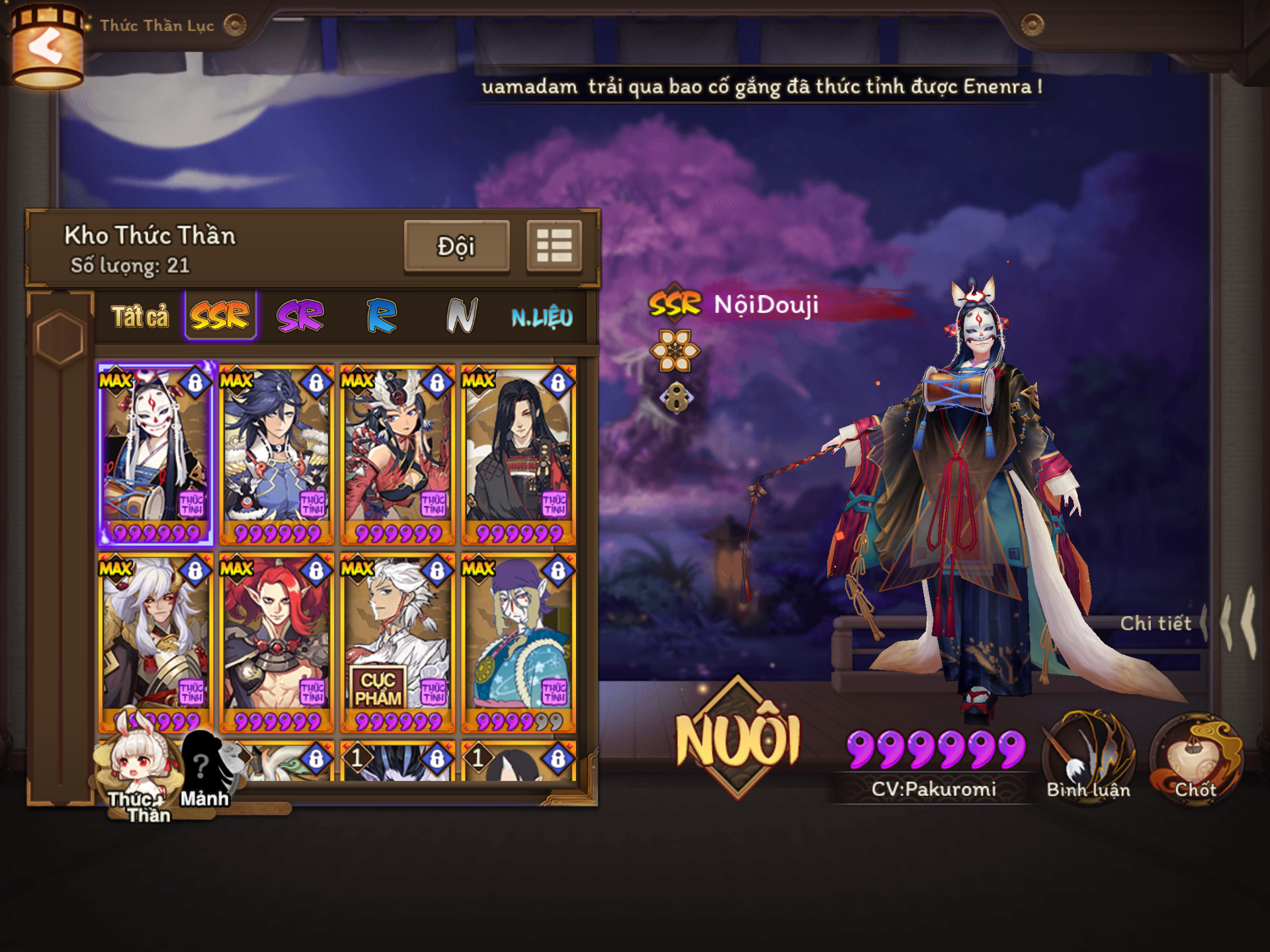Select the black-haired dark-robed shikigami card
The image size is (1270, 952).
519,454
